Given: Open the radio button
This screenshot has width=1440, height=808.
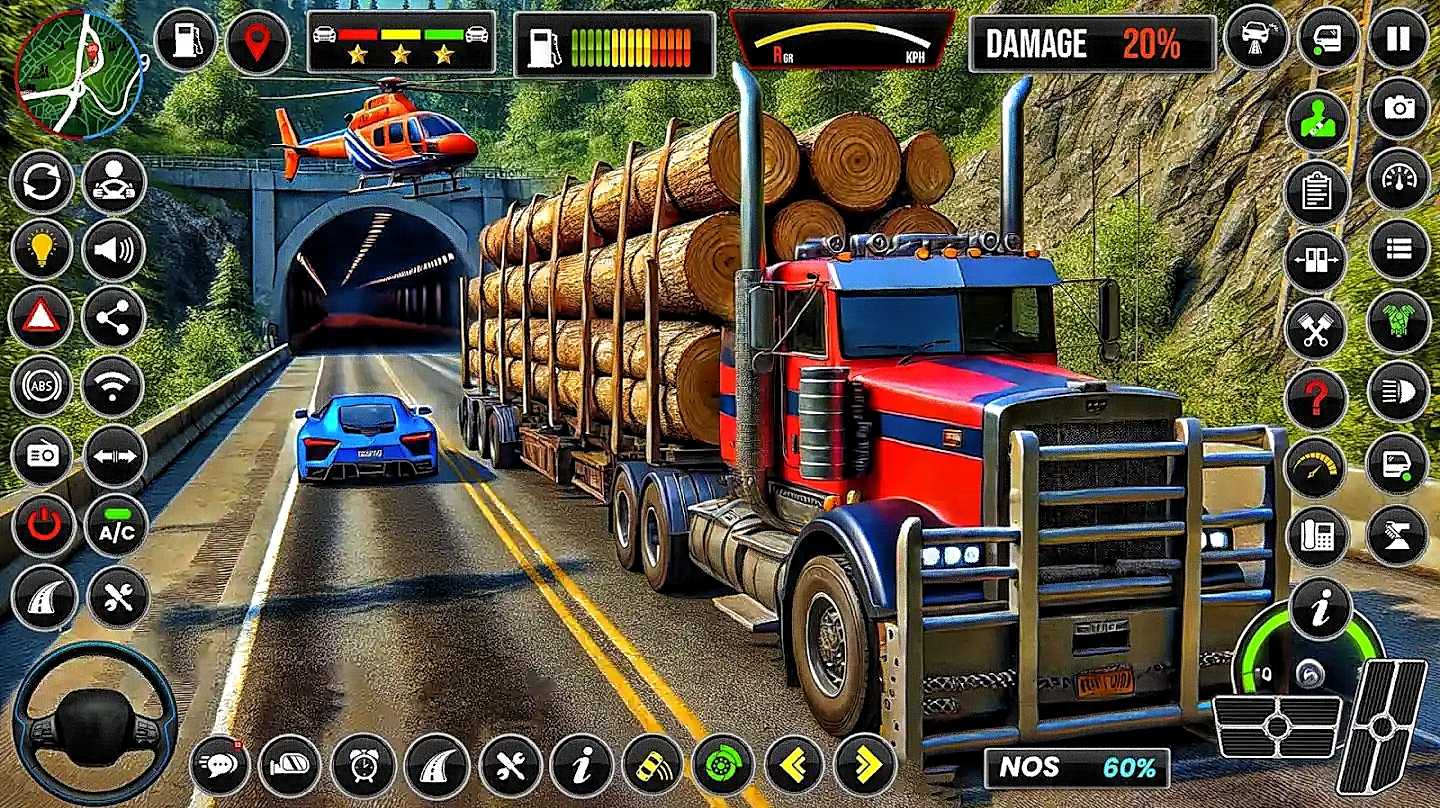Looking at the screenshot, I should 42,456.
